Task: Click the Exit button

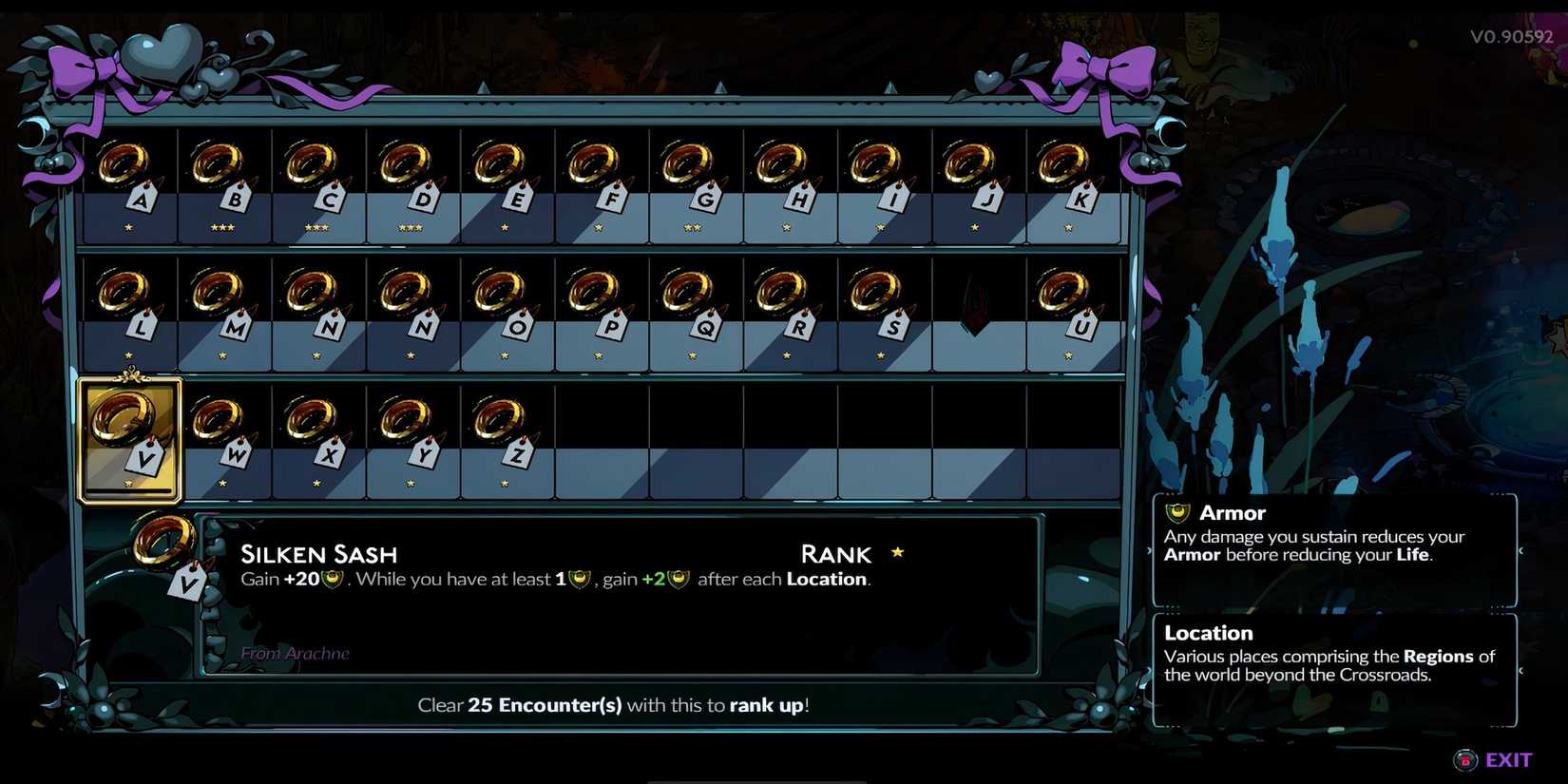Action: pyautogui.click(x=1508, y=759)
